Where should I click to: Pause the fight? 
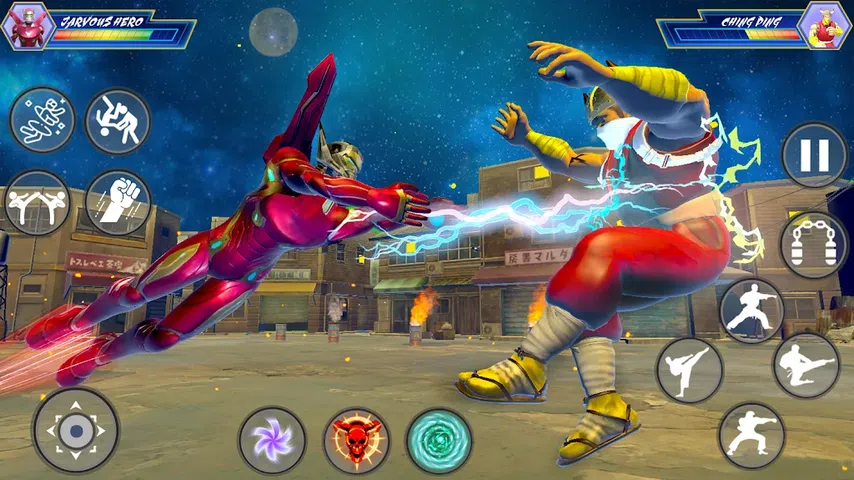pos(814,155)
